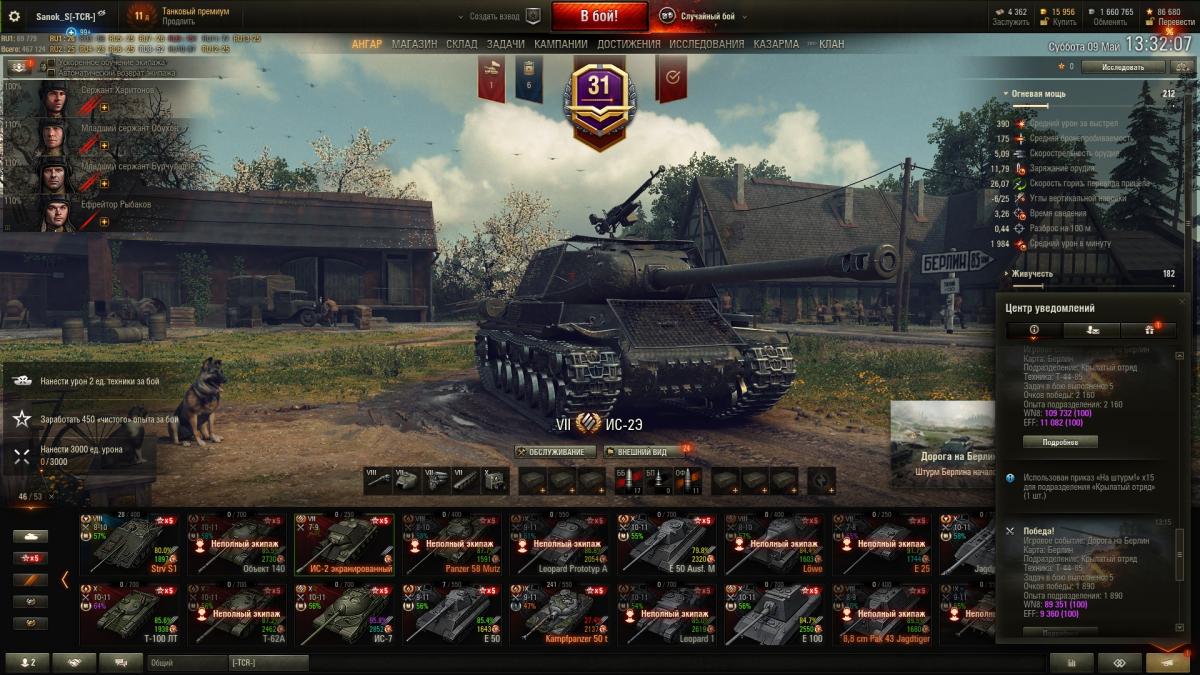Select the ИС-7 tank in the carousel
Image resolution: width=1200 pixels, height=675 pixels.
tap(344, 614)
